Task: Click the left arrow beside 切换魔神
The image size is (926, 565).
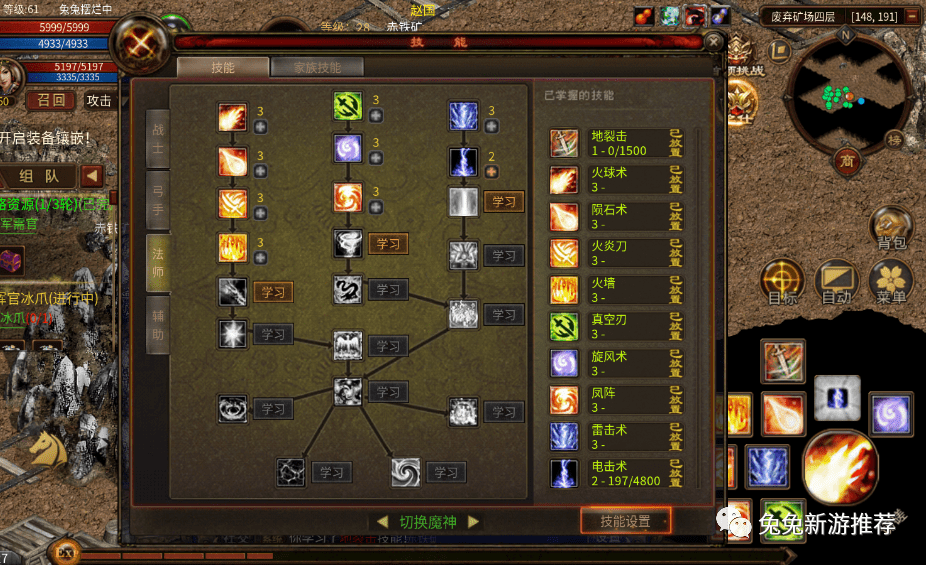Action: 382,522
